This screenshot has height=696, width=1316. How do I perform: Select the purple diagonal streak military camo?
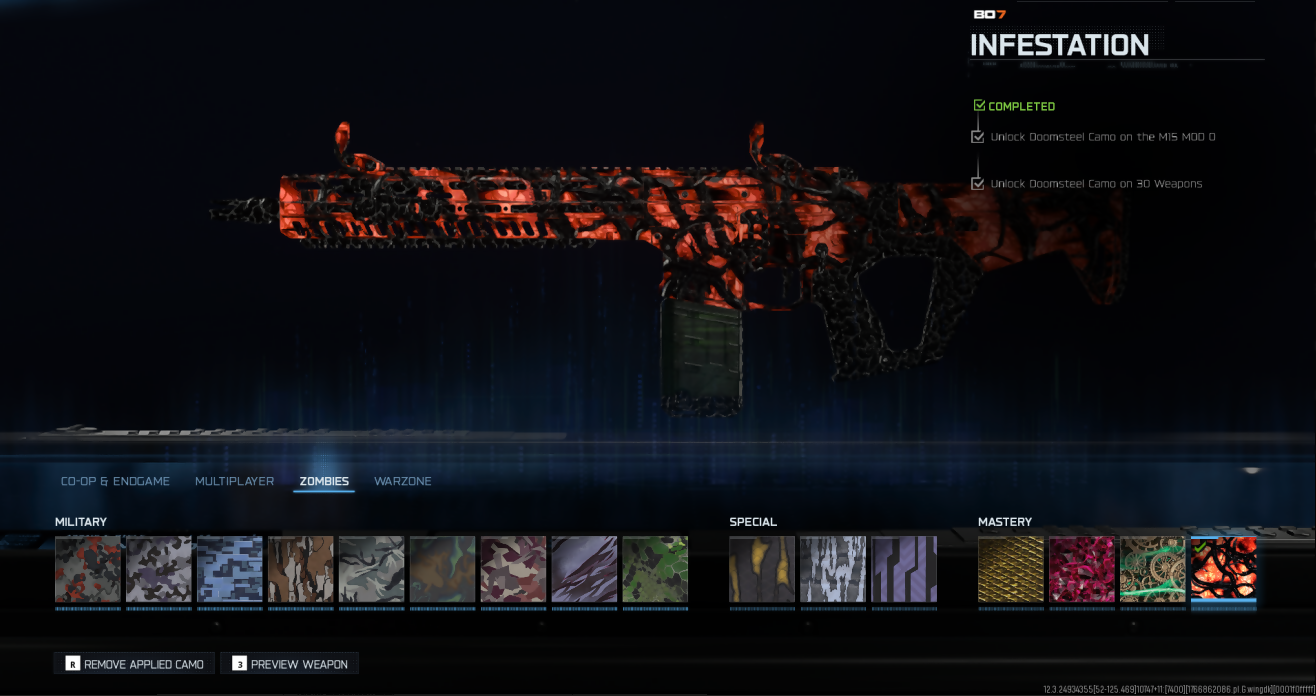tap(584, 569)
